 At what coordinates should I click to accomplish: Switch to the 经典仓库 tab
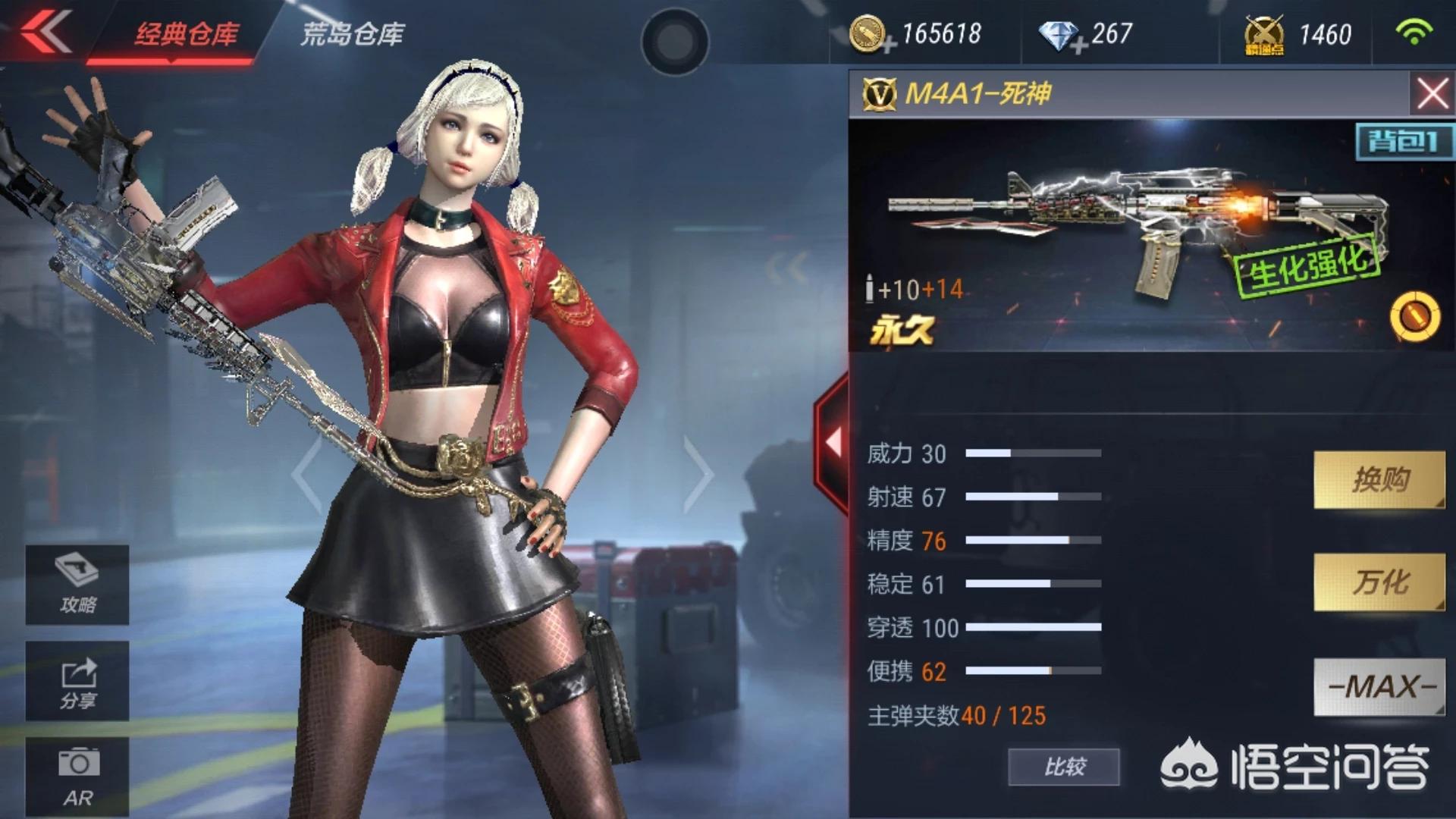187,34
